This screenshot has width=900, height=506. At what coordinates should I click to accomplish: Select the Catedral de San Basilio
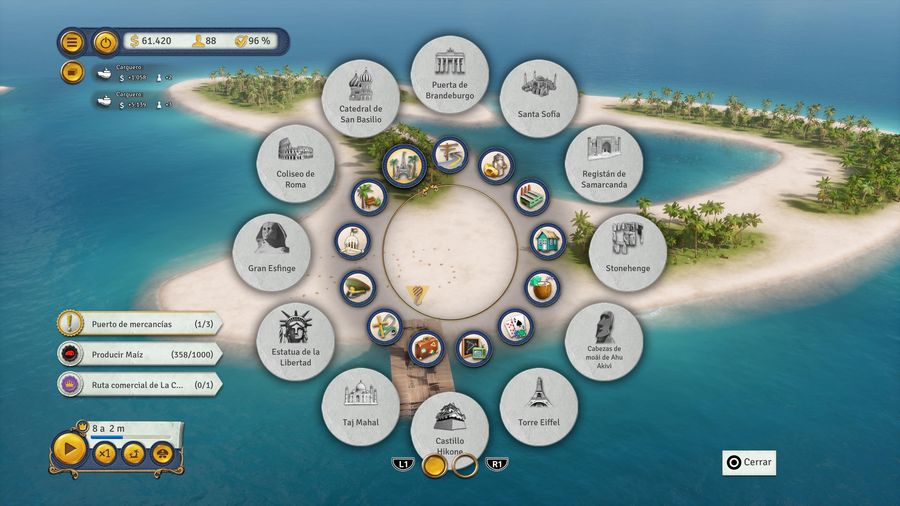(x=361, y=98)
